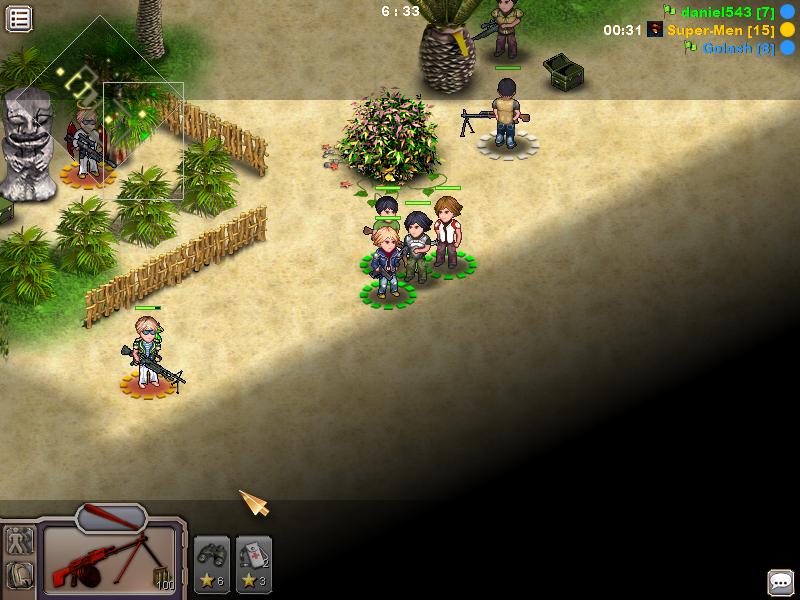Screen dimensions: 800x600
Task: Open the main menu list button
Action: pos(19,18)
